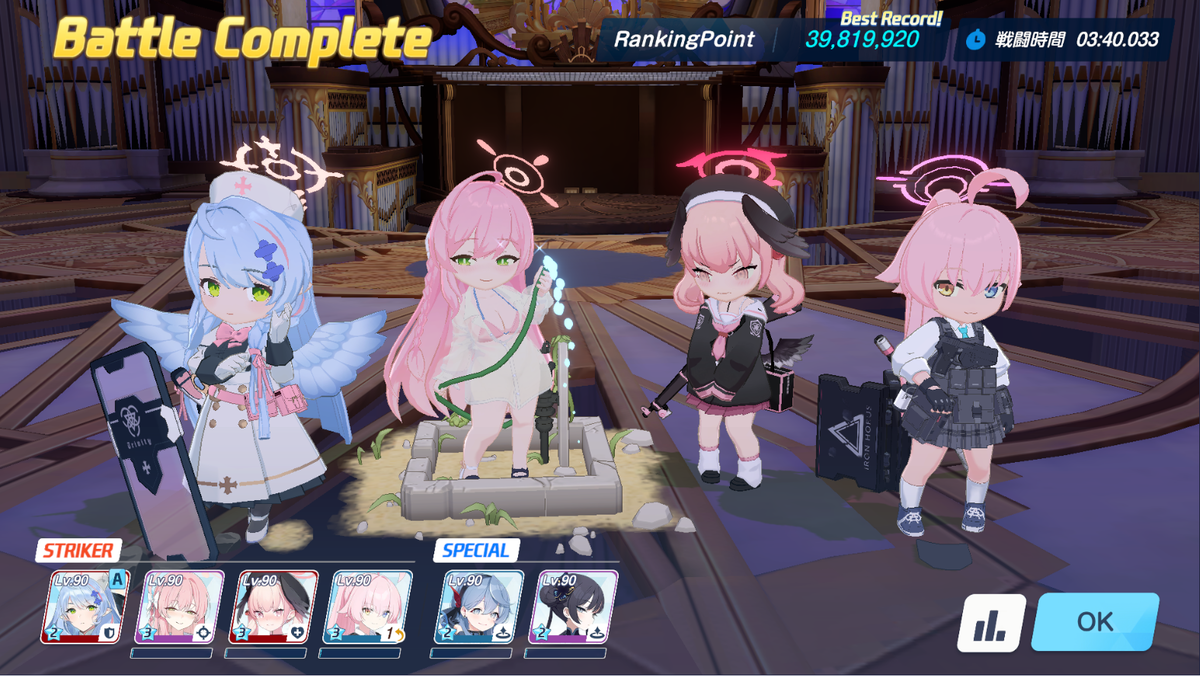Screen dimensions: 1200x677
Task: Select the pink-haired striker portrait with crosshair icon
Action: tap(179, 606)
